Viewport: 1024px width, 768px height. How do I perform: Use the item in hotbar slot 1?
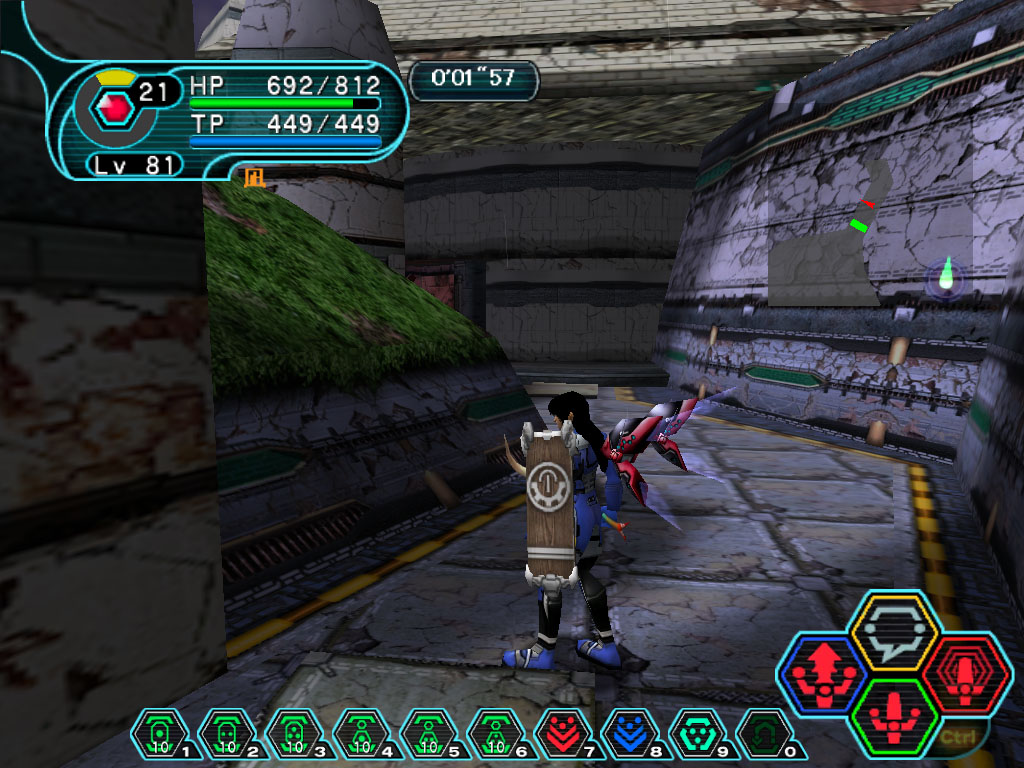click(x=158, y=734)
